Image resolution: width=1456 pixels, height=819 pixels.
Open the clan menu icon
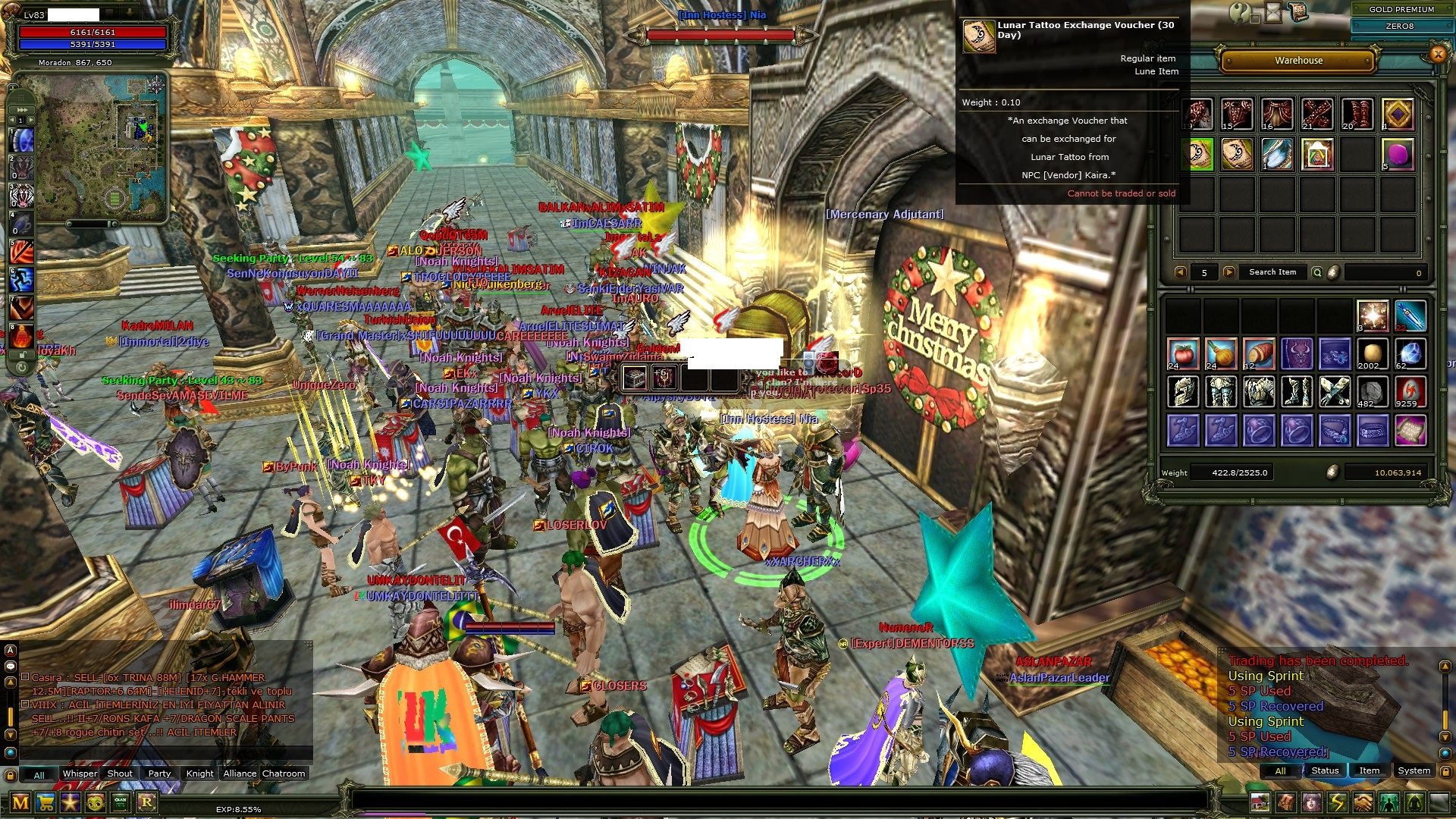click(x=121, y=802)
